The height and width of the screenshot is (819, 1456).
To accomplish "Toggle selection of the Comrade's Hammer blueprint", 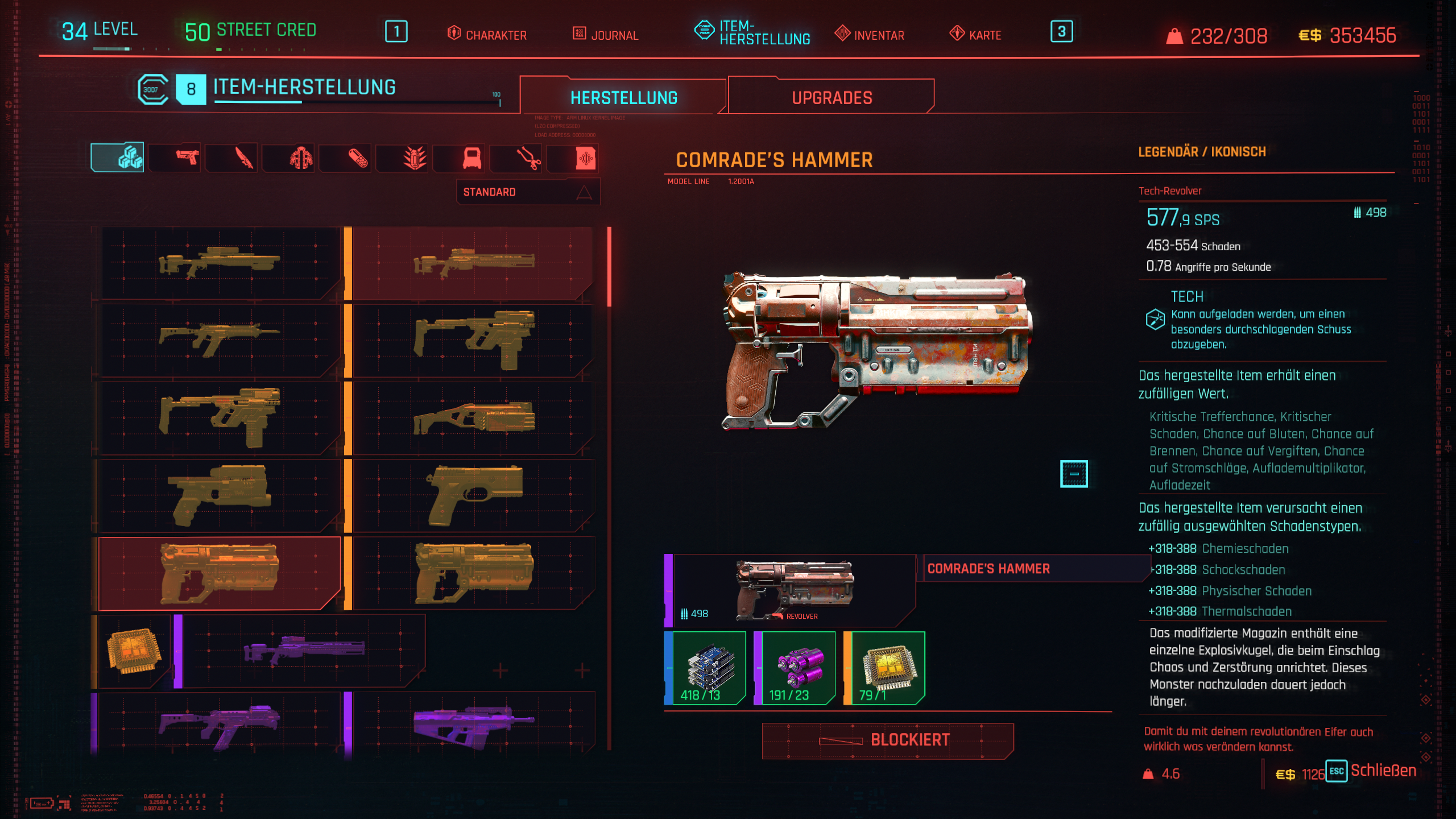I will 219,574.
